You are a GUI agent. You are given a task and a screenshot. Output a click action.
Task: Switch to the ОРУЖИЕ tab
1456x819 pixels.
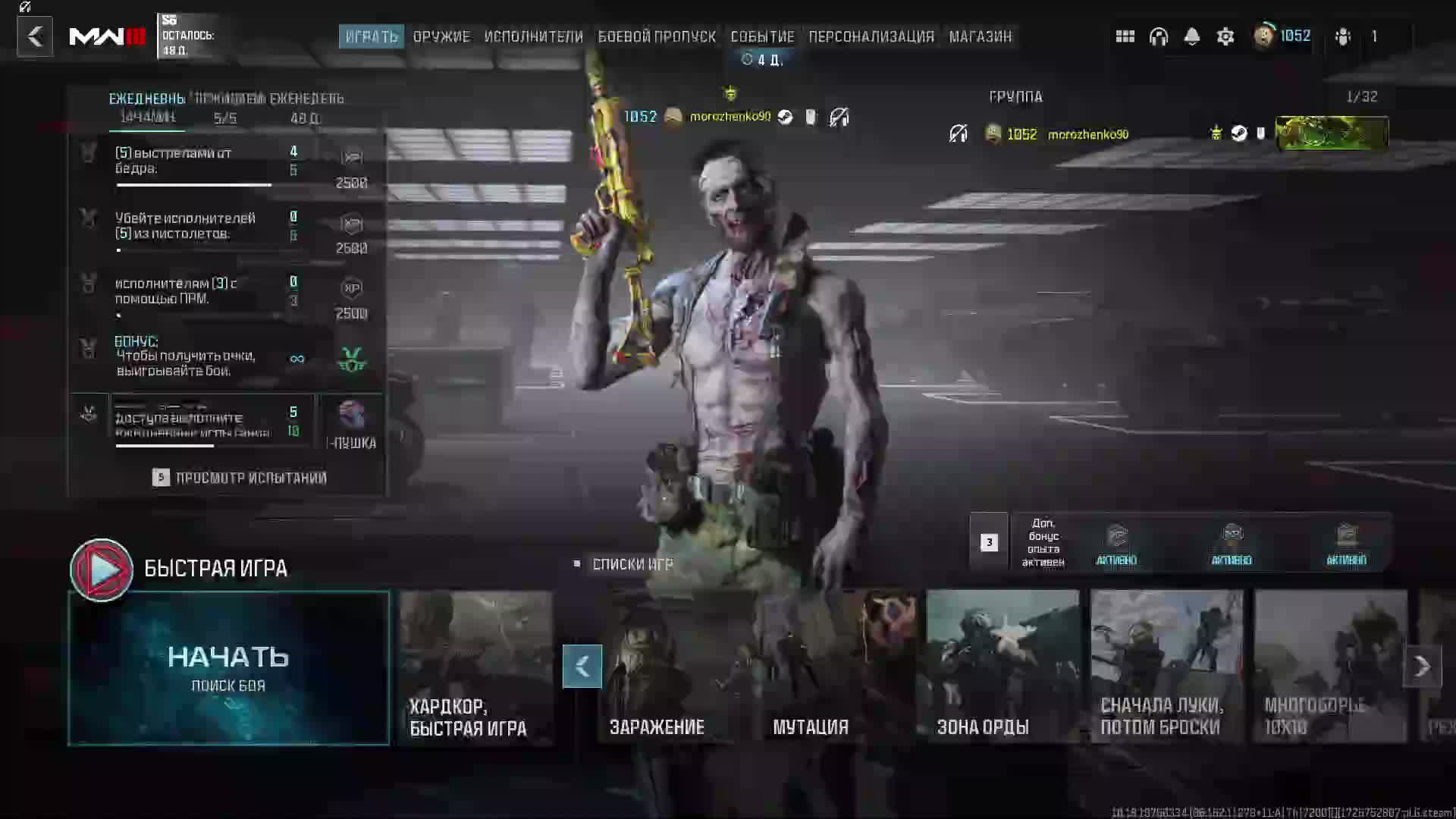pyautogui.click(x=443, y=36)
